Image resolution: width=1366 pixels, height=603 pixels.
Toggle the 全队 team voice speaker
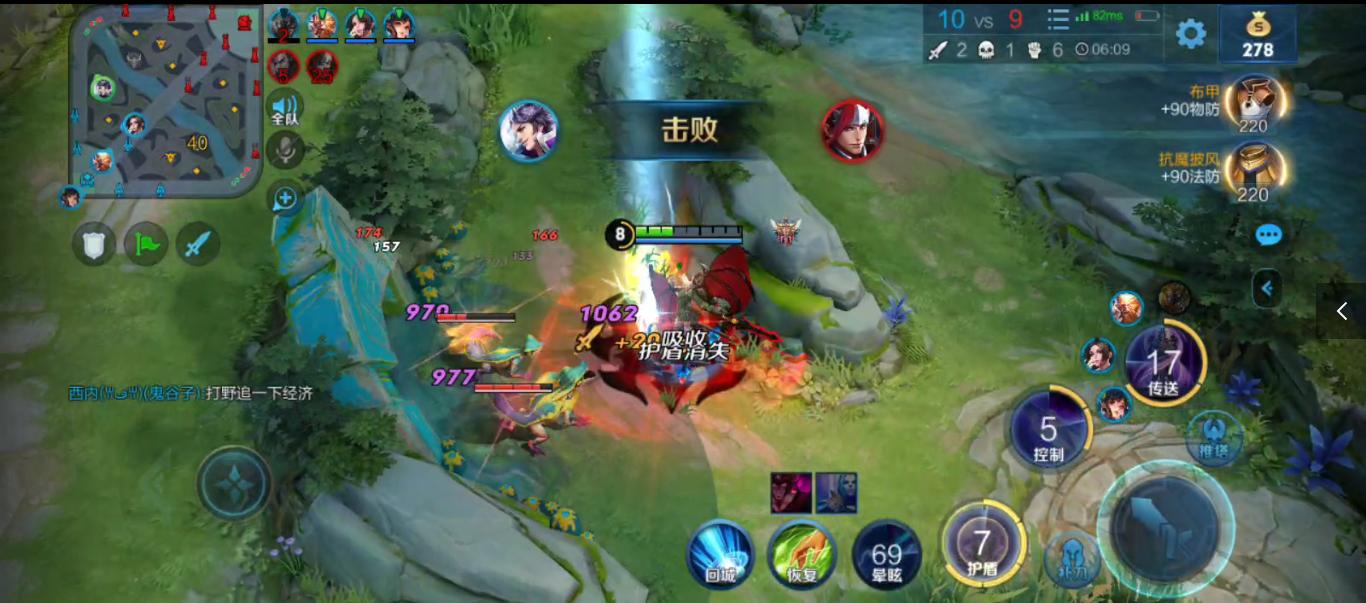pos(285,107)
